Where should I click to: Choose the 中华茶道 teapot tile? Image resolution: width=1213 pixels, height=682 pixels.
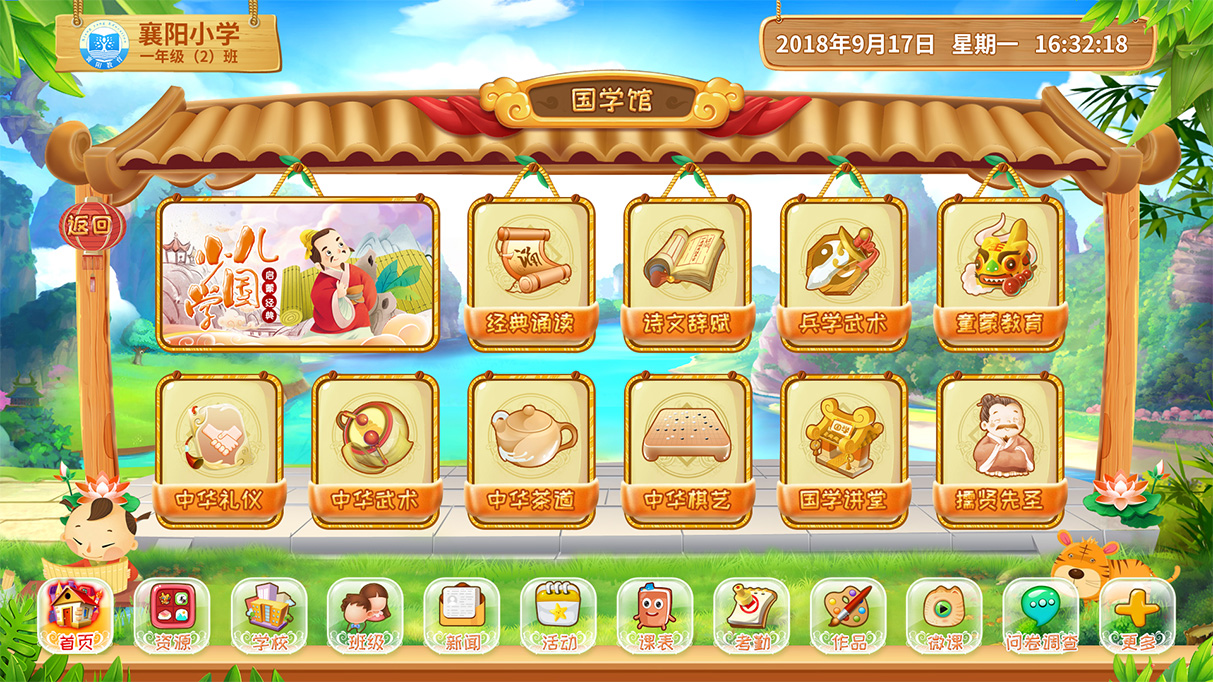click(x=531, y=450)
